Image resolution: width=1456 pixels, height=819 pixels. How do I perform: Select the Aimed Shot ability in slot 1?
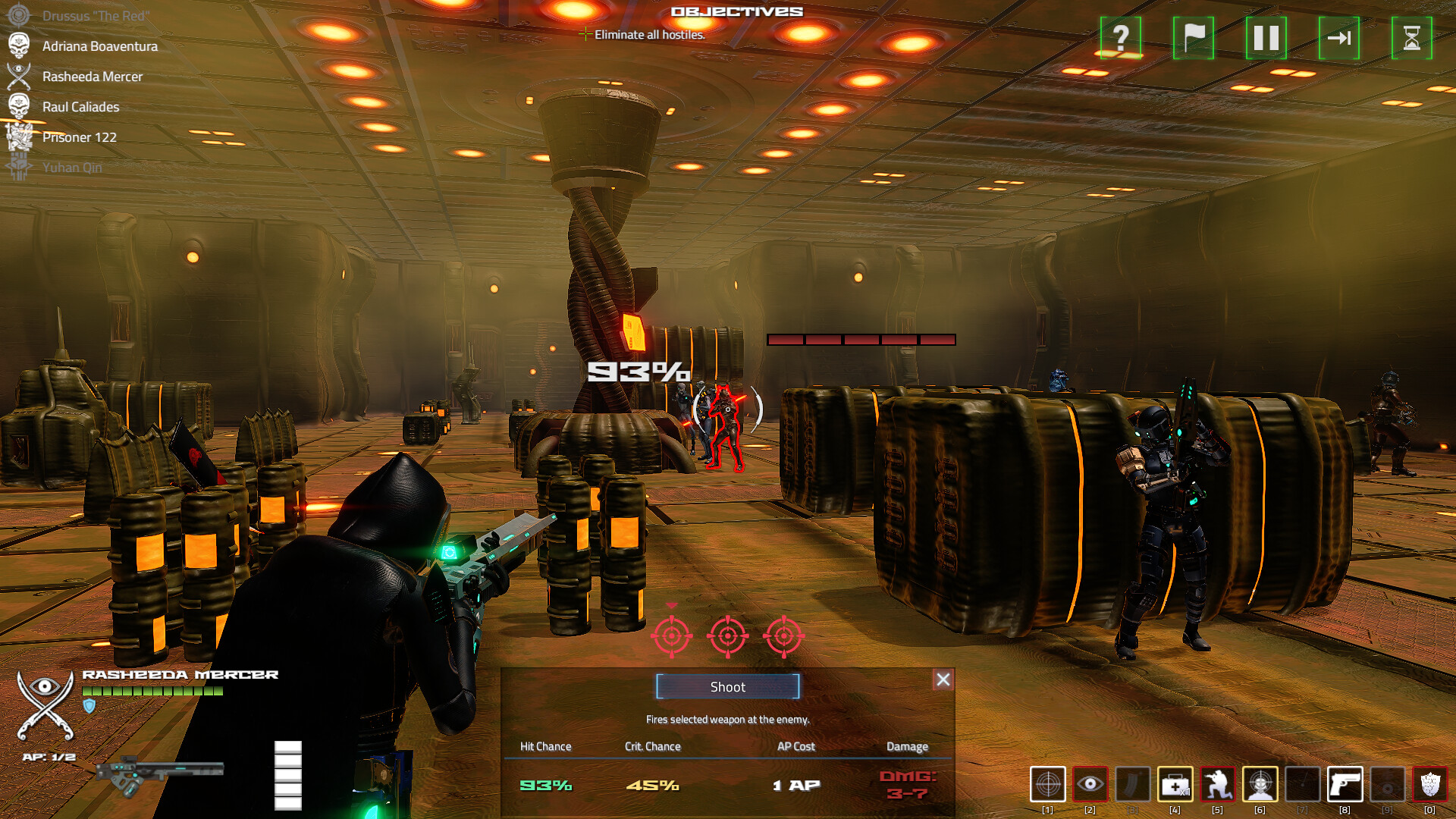click(1048, 785)
